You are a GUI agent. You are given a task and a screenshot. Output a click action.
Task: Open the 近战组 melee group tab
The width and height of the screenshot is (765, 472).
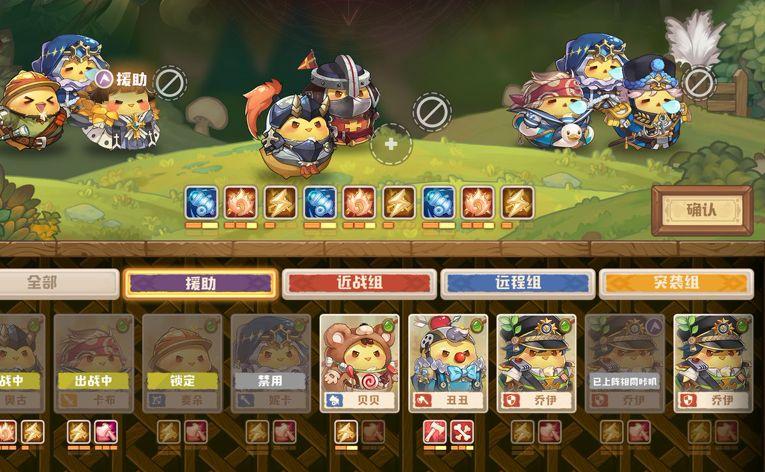tap(358, 283)
